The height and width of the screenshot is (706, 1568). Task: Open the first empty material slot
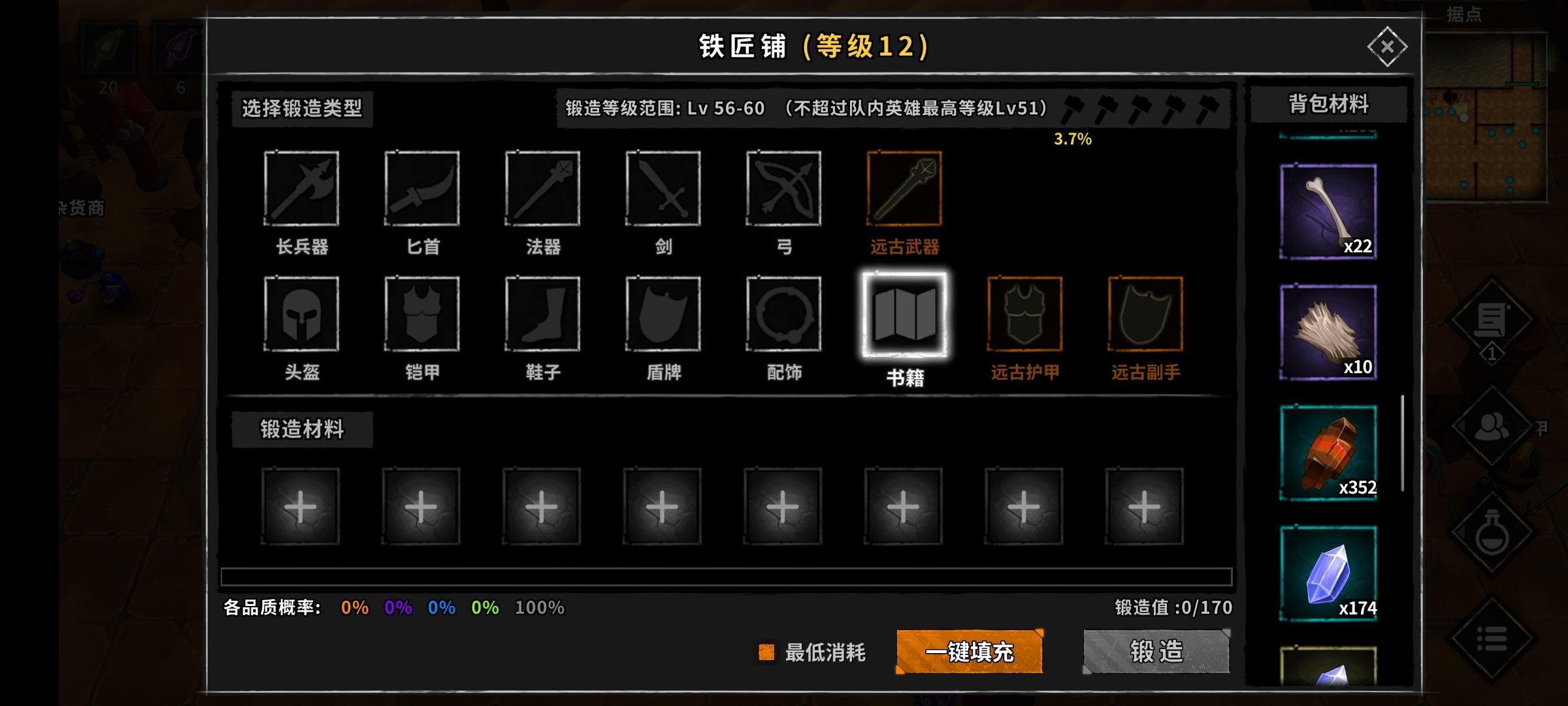coord(302,505)
